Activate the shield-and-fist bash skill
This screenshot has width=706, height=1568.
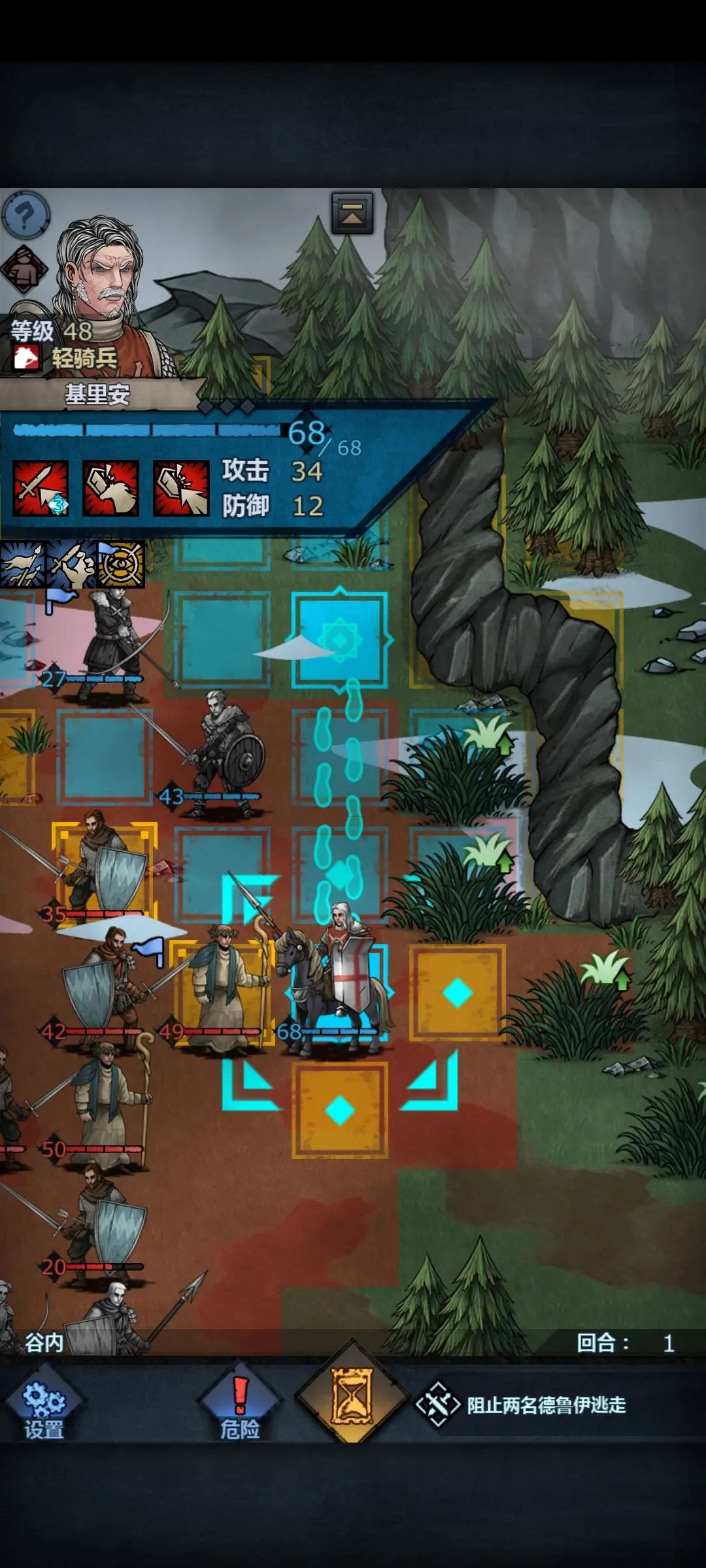[x=110, y=488]
